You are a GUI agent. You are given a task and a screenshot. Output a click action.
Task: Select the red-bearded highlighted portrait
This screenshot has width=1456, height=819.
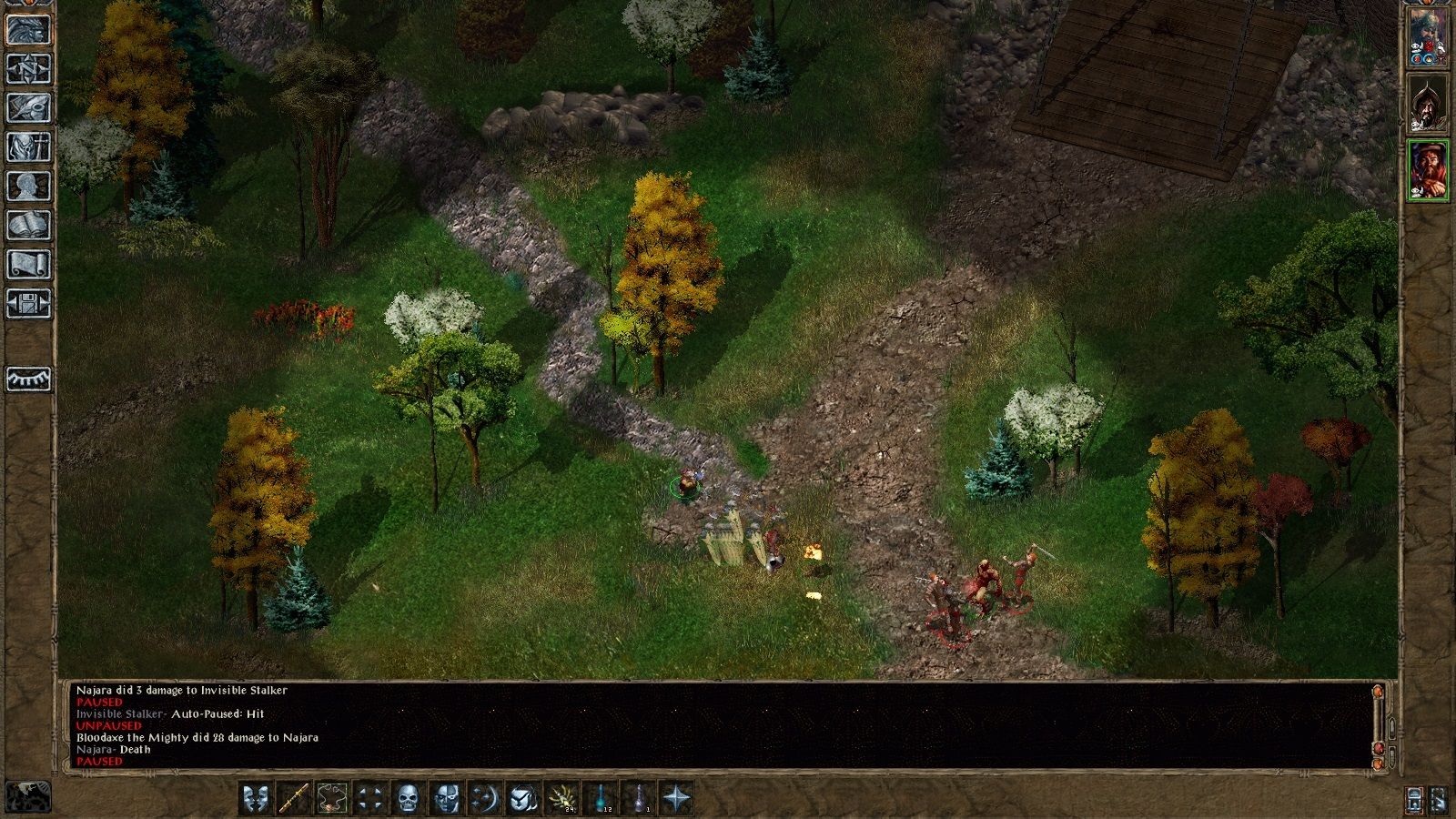tap(1427, 169)
